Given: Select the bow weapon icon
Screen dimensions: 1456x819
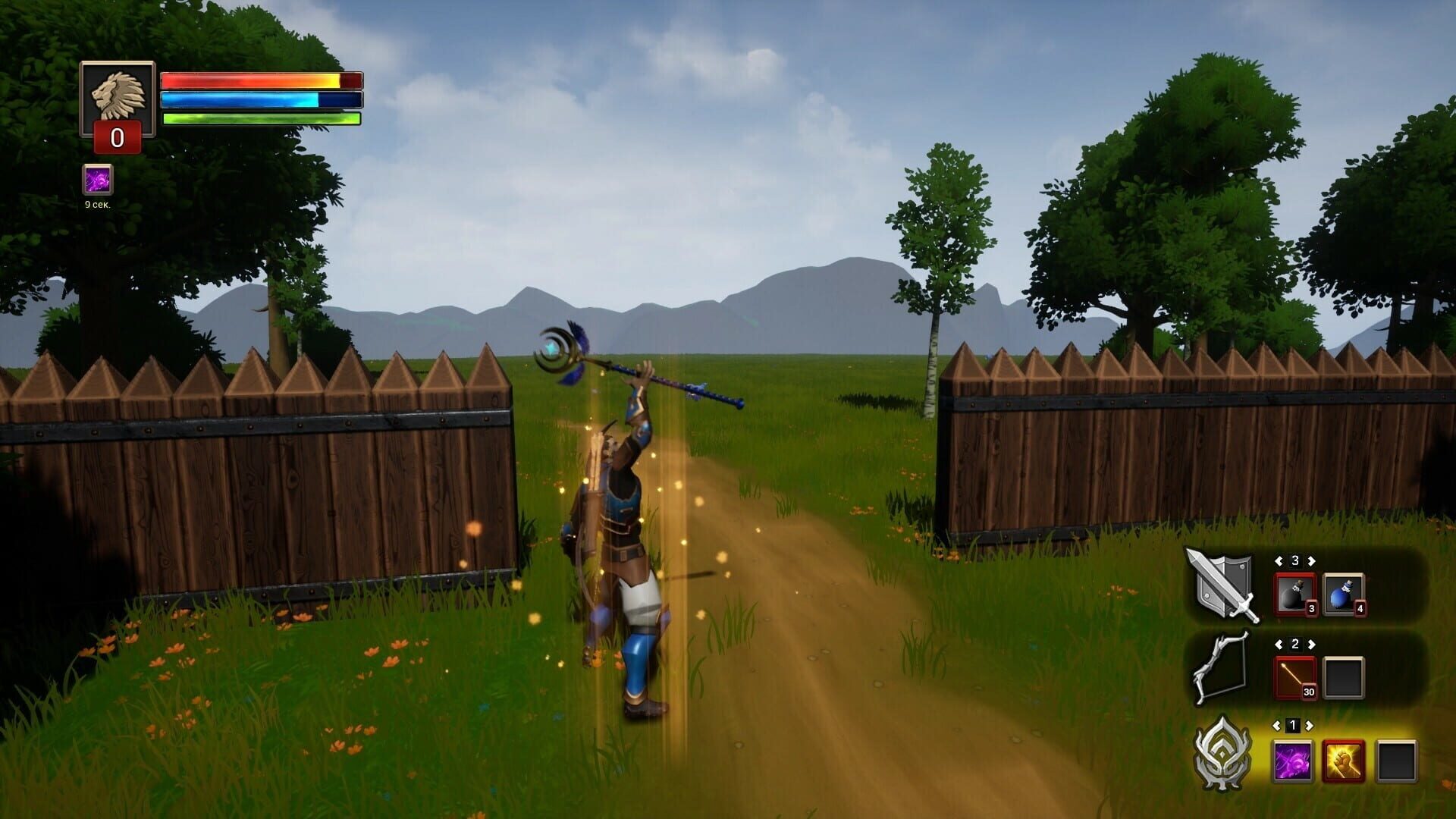Looking at the screenshot, I should (1221, 667).
